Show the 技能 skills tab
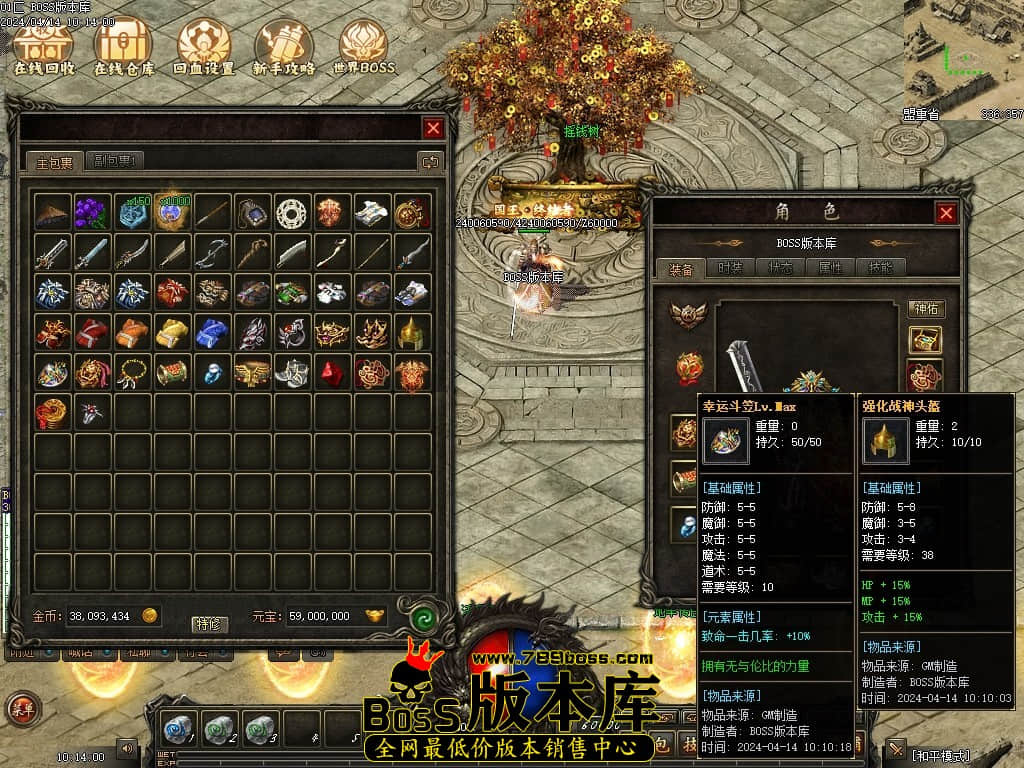The height and width of the screenshot is (768, 1024). (880, 268)
